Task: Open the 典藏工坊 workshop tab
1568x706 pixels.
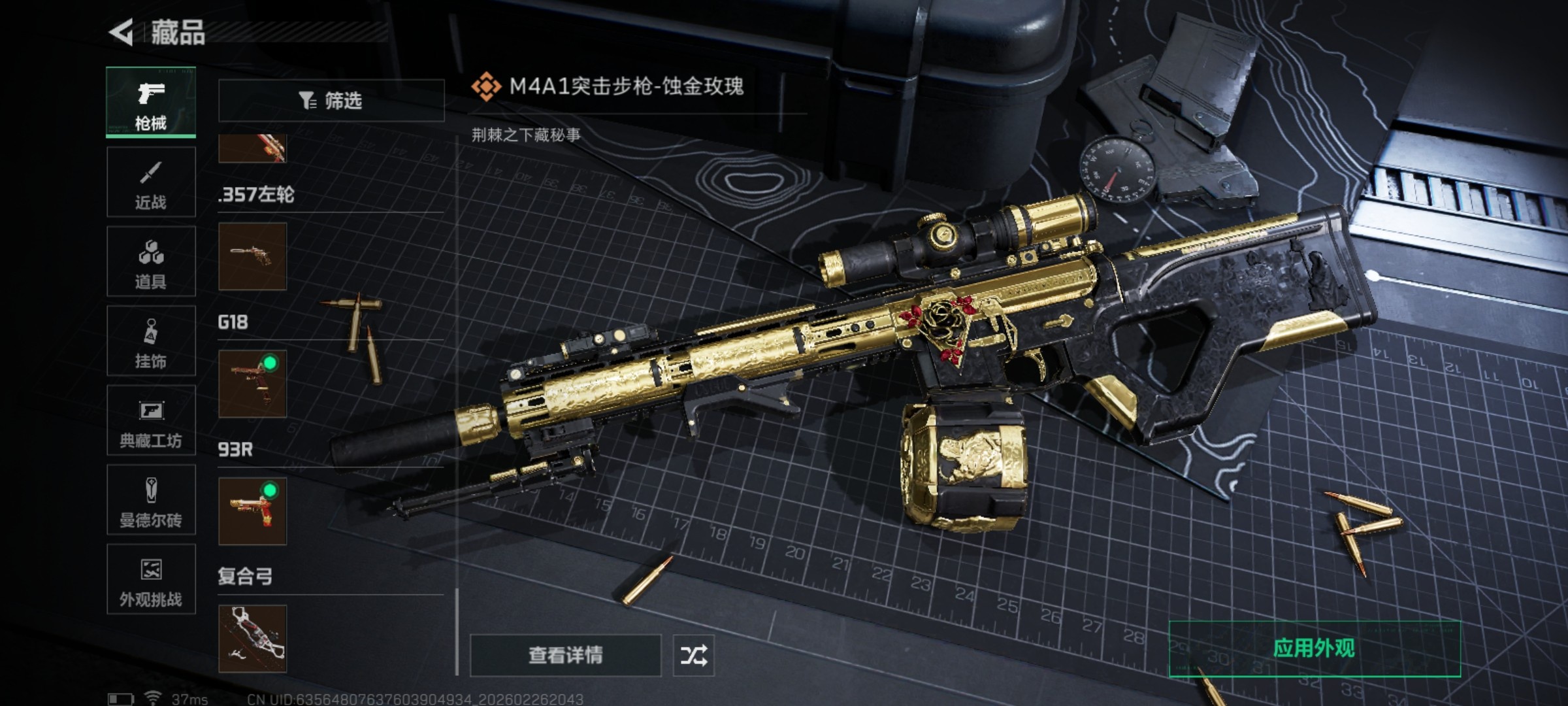Action: pyautogui.click(x=151, y=420)
